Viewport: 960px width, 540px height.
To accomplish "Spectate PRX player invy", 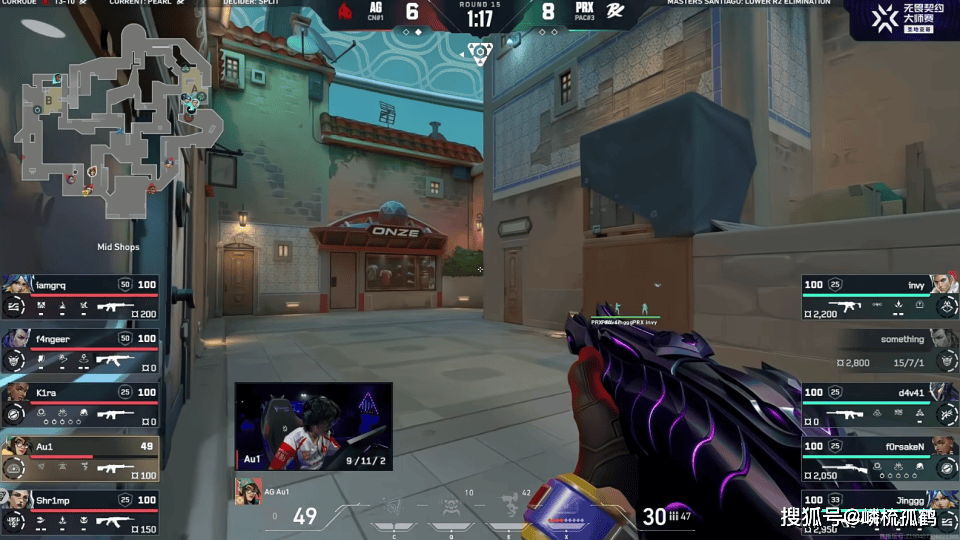I will click(x=878, y=297).
